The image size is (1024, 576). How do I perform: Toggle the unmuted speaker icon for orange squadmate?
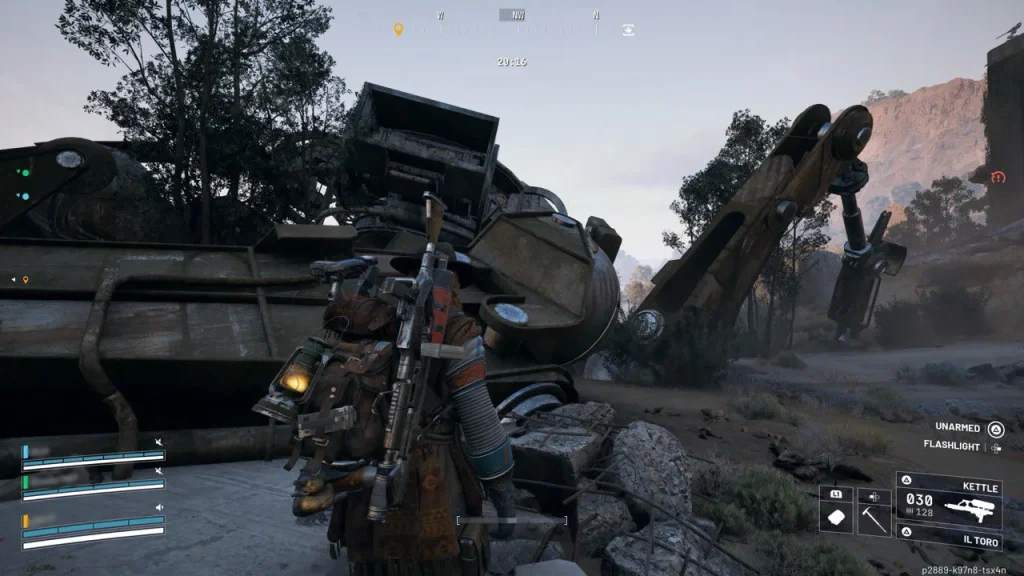[x=158, y=507]
